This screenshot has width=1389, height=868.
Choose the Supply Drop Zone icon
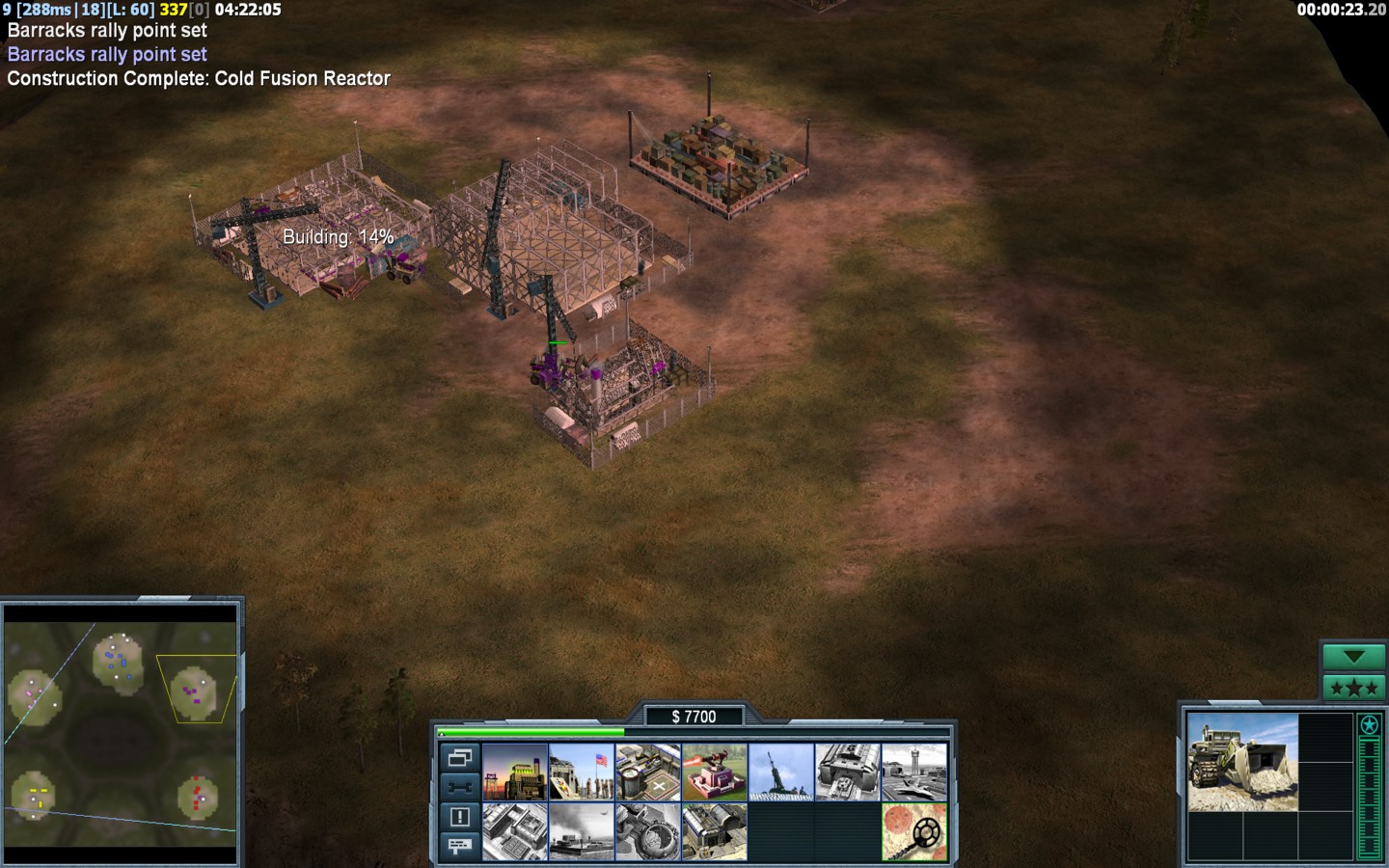[x=582, y=831]
